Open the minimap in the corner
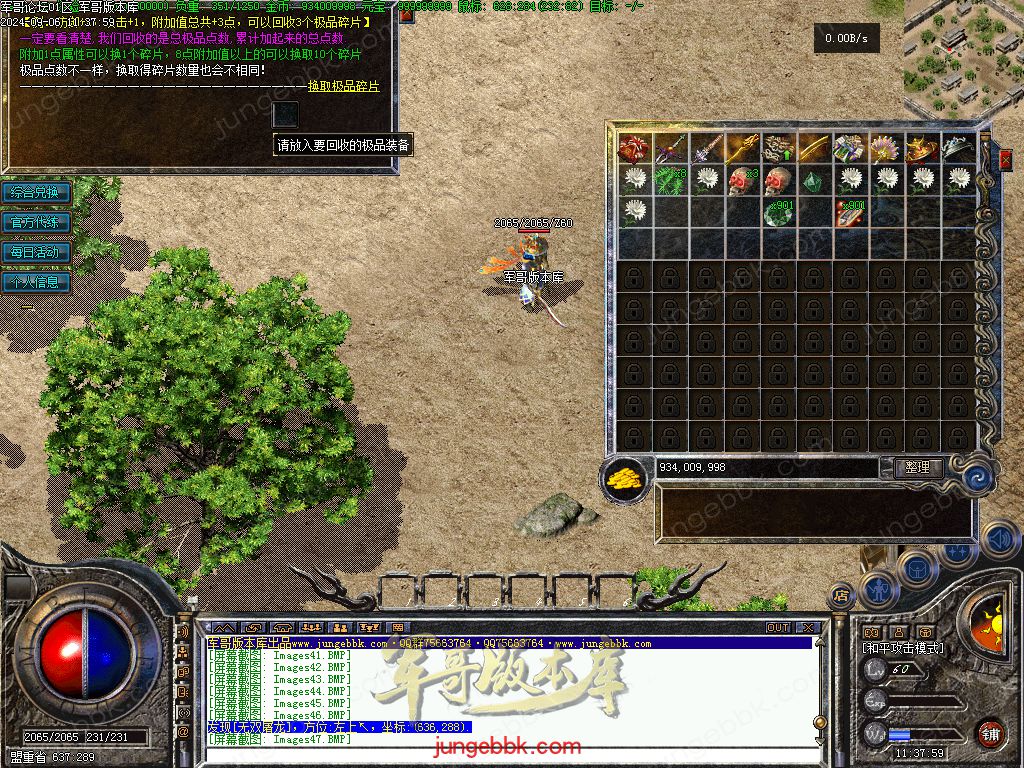This screenshot has height=768, width=1024. [x=962, y=58]
